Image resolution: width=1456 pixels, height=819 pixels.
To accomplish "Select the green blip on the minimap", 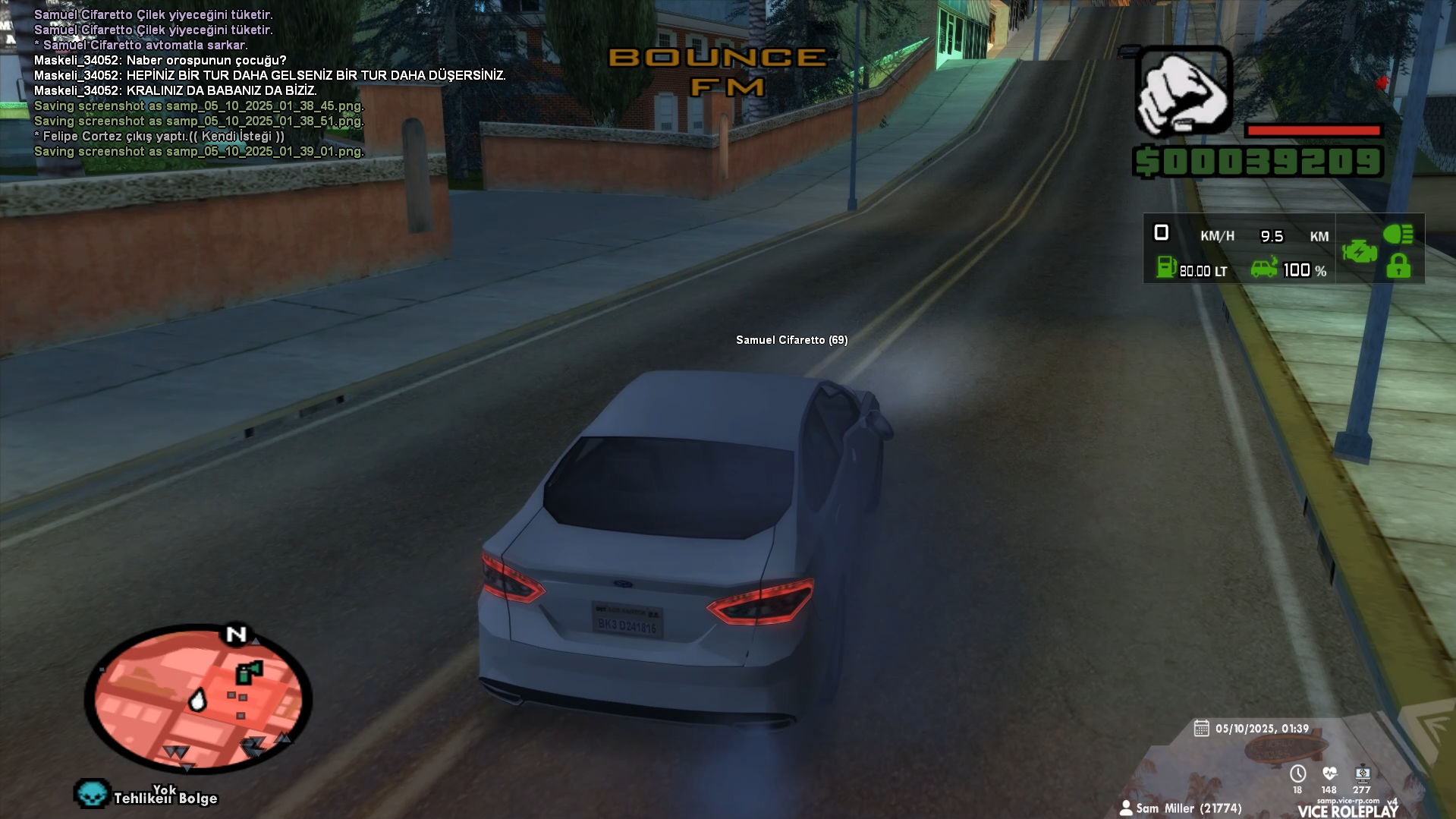I will (x=248, y=672).
